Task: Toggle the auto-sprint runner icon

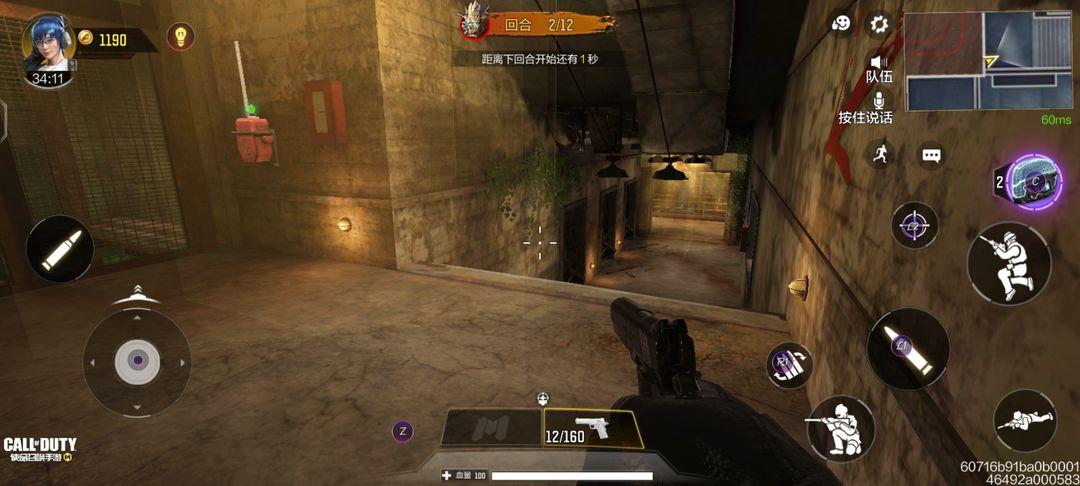Action: coord(879,153)
